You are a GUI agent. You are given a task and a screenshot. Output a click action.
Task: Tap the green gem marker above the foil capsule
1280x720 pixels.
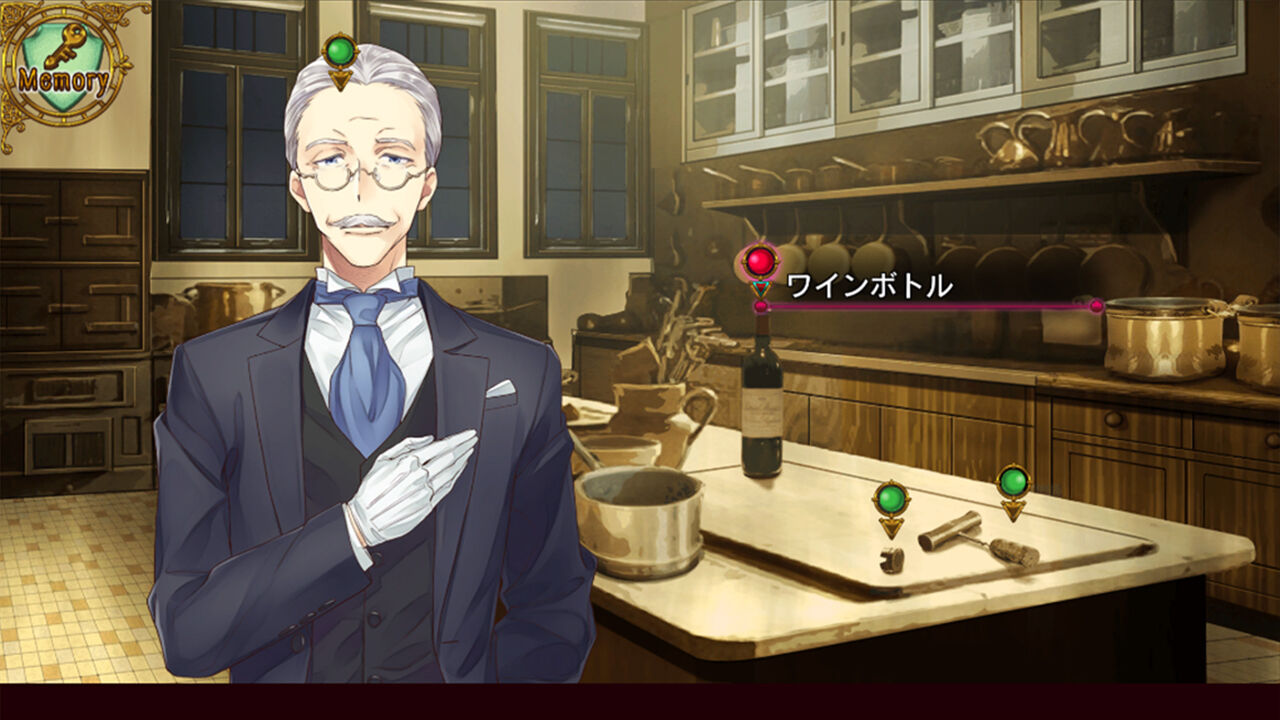click(x=893, y=495)
